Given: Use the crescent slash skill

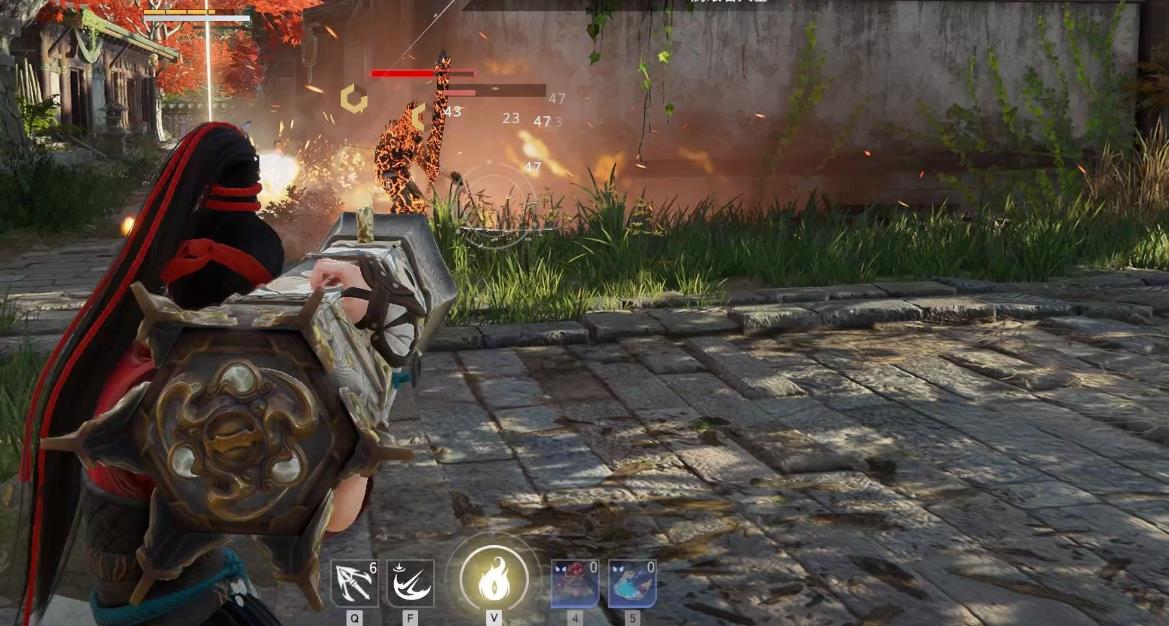Looking at the screenshot, I should pyautogui.click(x=410, y=584).
